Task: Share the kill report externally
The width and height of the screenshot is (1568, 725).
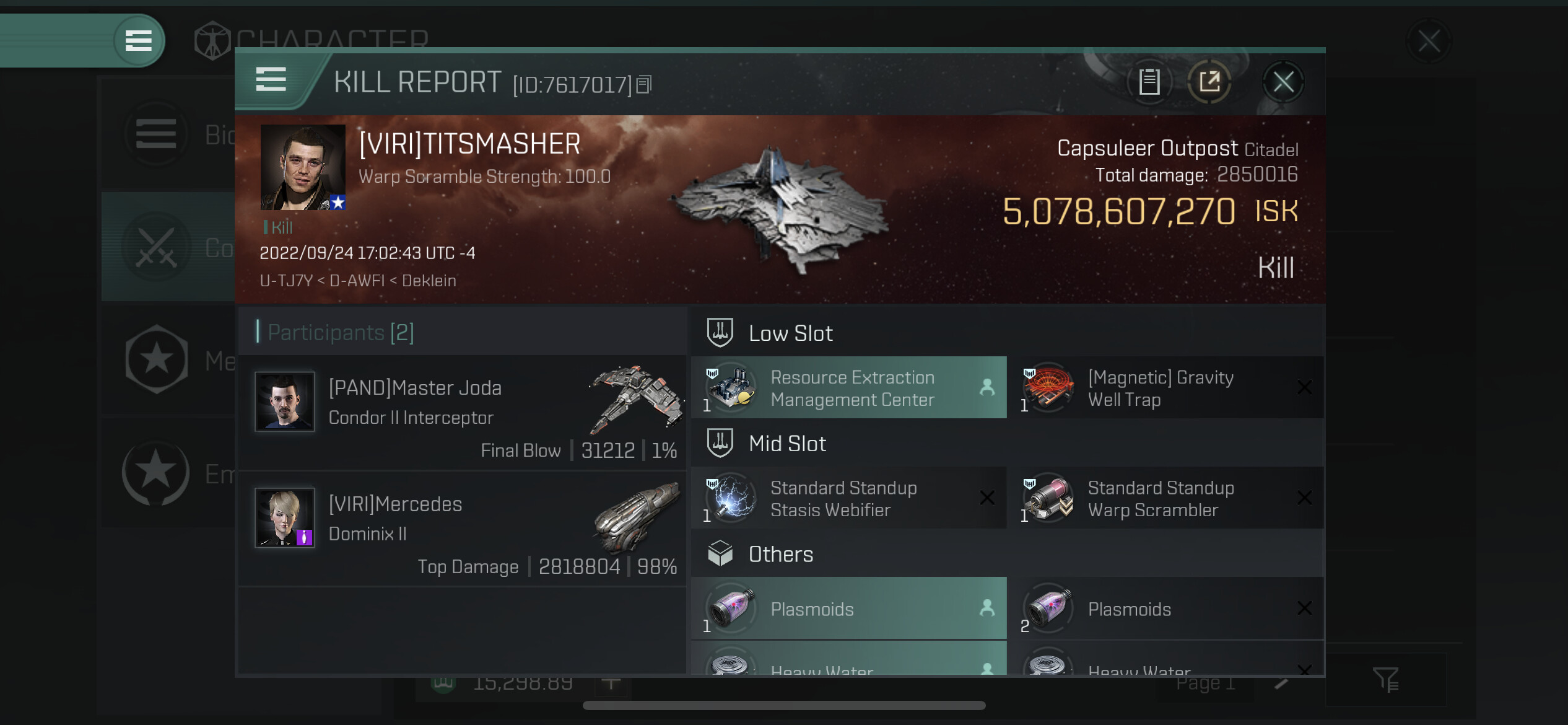Action: pyautogui.click(x=1209, y=82)
